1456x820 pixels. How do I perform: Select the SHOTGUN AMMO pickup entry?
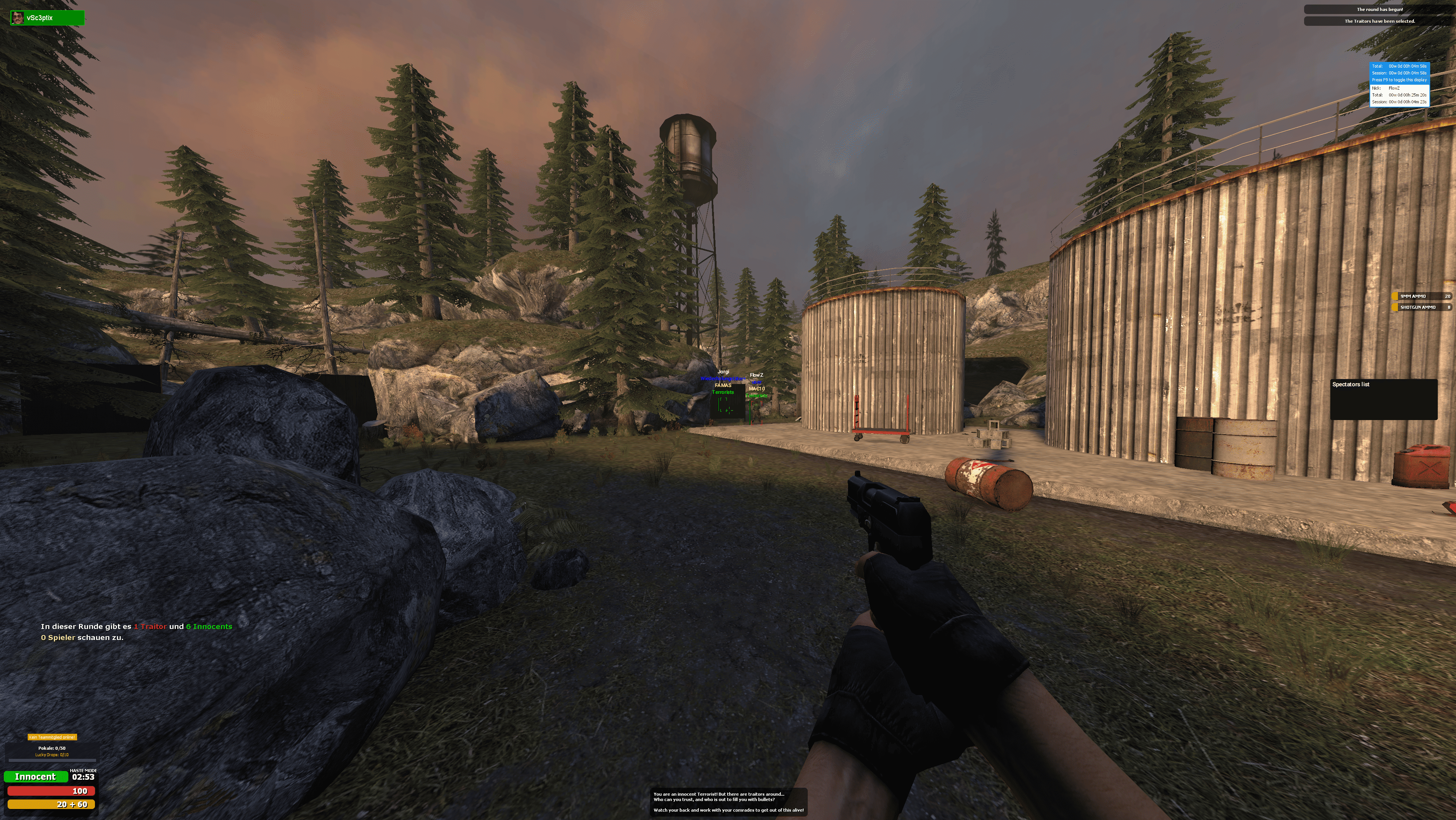click(1421, 307)
